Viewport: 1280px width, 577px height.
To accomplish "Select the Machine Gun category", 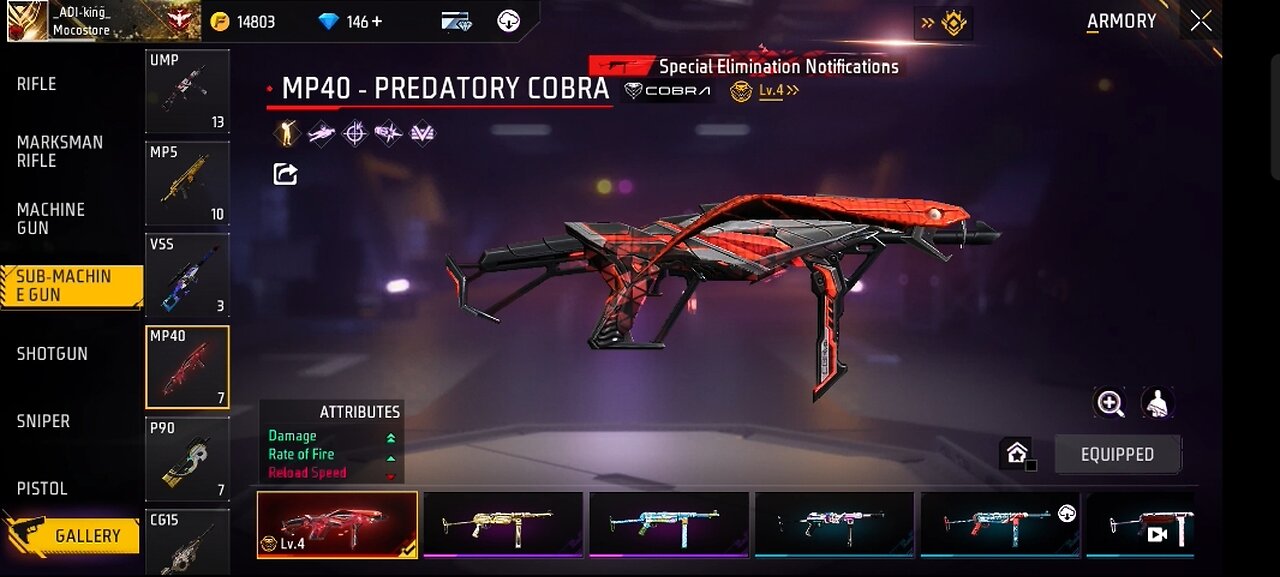I will click(x=50, y=218).
